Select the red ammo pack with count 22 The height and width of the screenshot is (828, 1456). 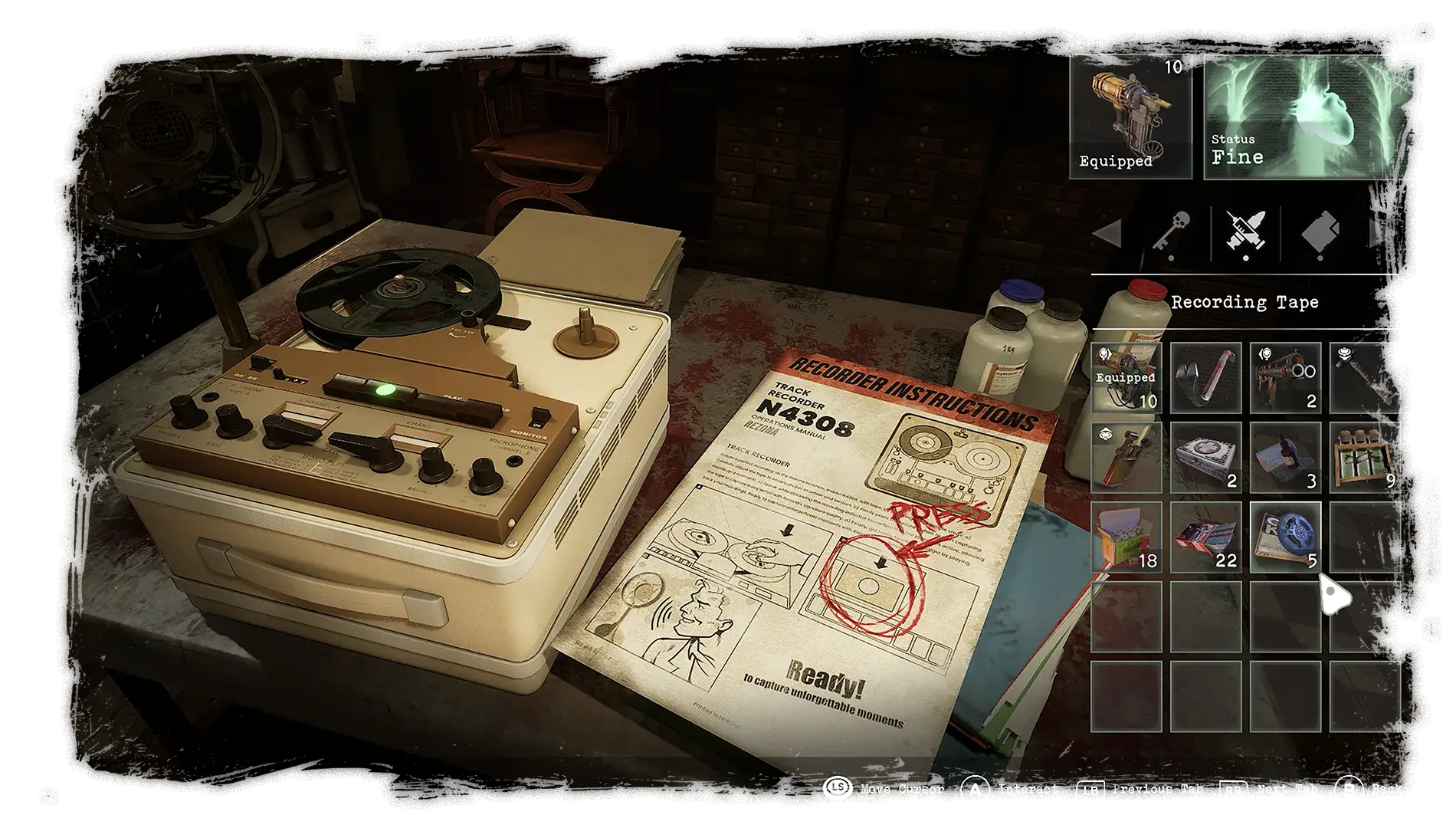click(x=1205, y=537)
